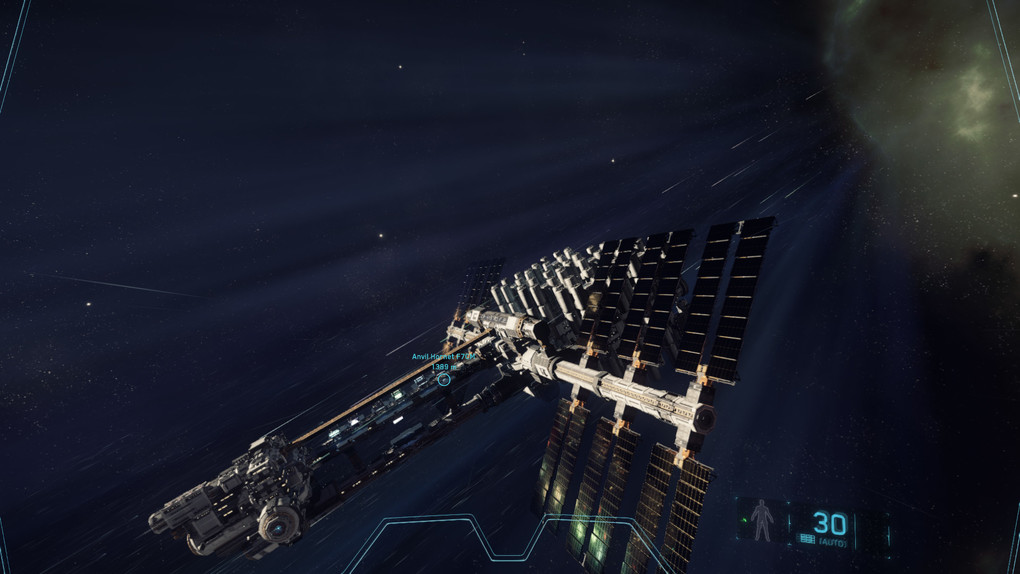Image resolution: width=1020 pixels, height=574 pixels.
Task: Select the Anvil Hornet target marker
Action: (x=444, y=380)
